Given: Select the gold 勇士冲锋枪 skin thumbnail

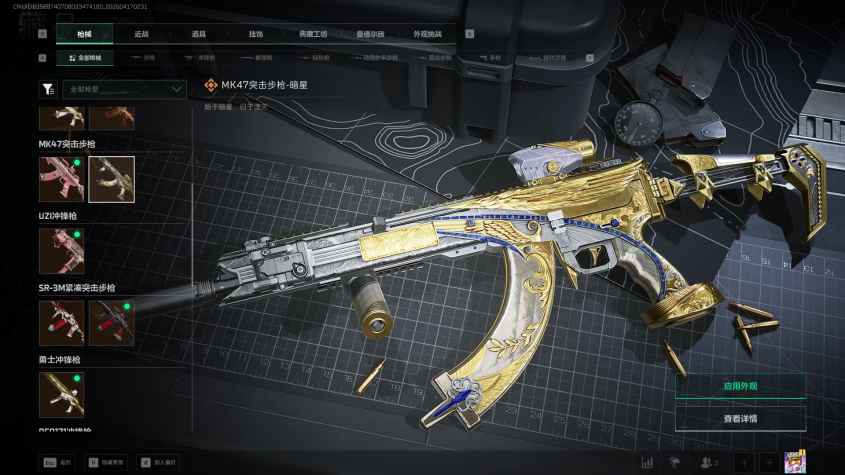Looking at the screenshot, I should tap(62, 395).
